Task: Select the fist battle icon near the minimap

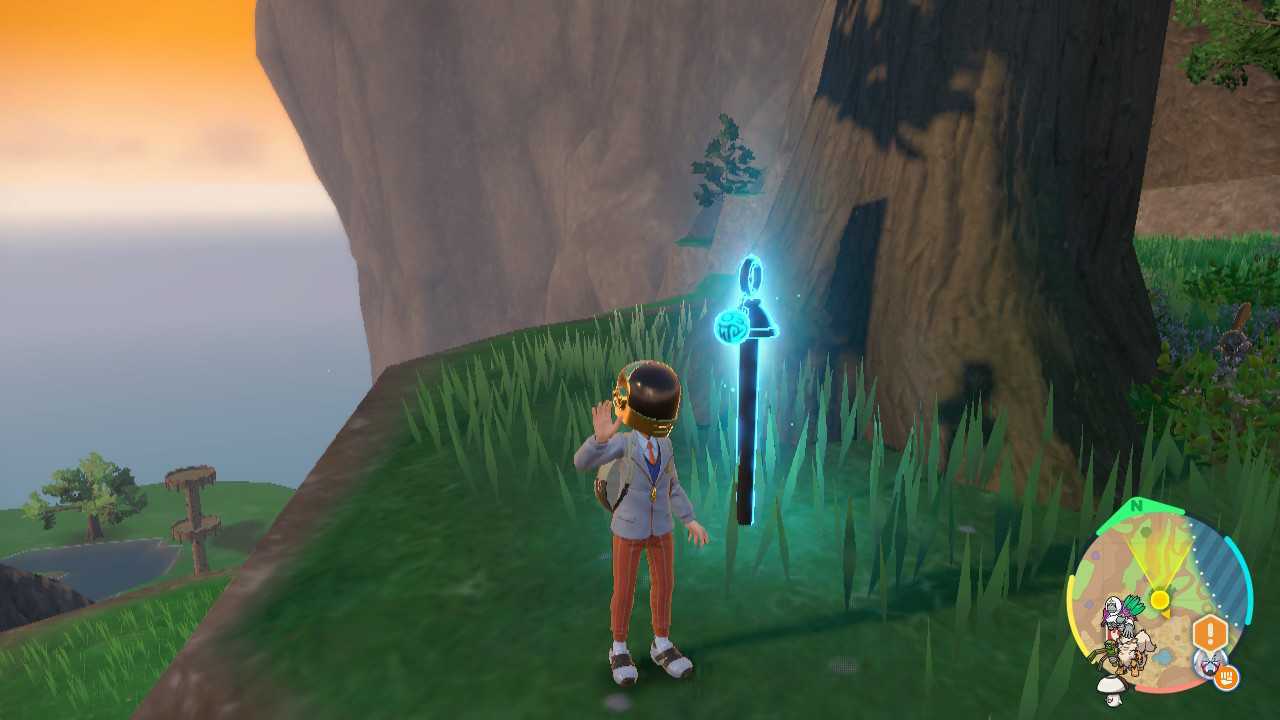Action: pyautogui.click(x=1227, y=678)
